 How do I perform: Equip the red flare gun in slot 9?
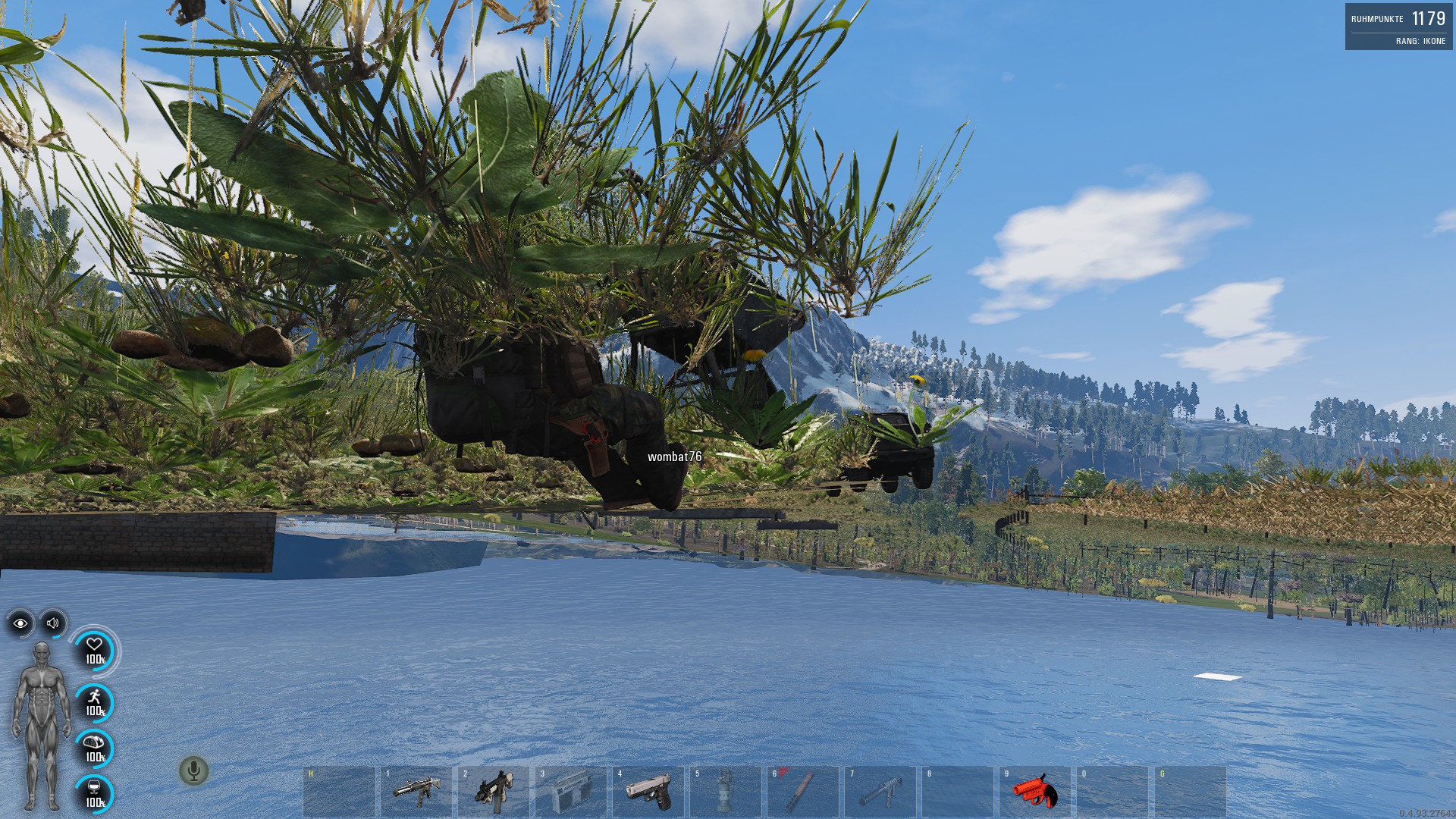tap(1034, 791)
